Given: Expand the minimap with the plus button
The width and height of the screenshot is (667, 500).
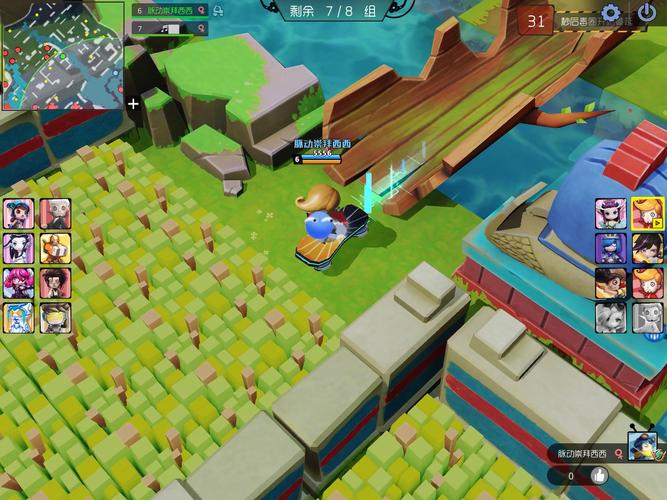Looking at the screenshot, I should pos(134,103).
